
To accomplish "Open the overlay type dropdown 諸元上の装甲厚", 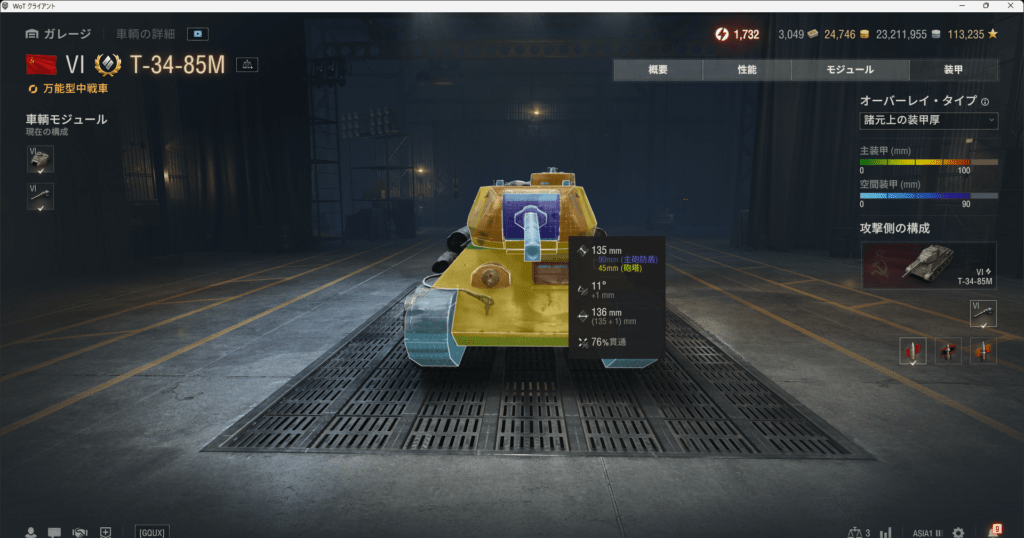I will 928,121.
